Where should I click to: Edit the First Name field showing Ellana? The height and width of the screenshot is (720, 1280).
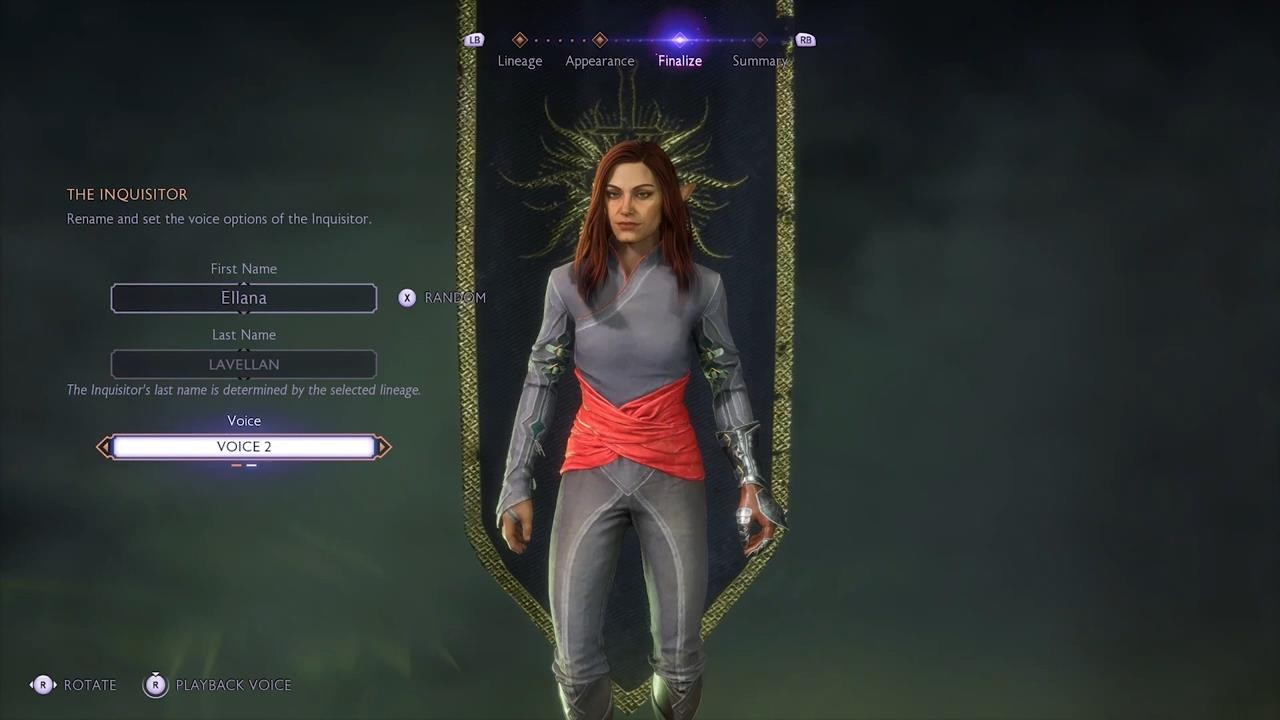[x=244, y=298]
